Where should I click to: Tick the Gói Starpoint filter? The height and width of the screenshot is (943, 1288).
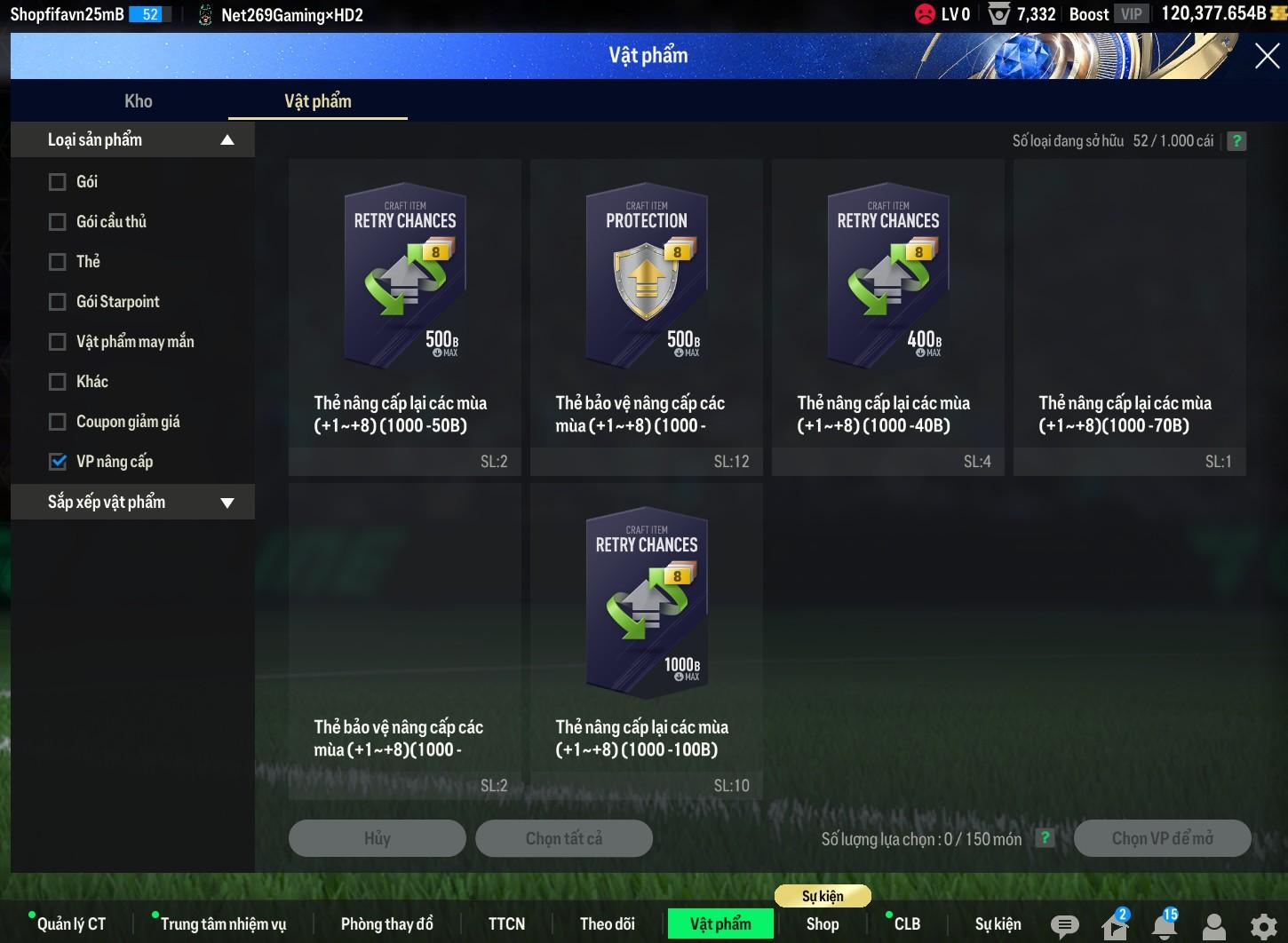point(58,302)
